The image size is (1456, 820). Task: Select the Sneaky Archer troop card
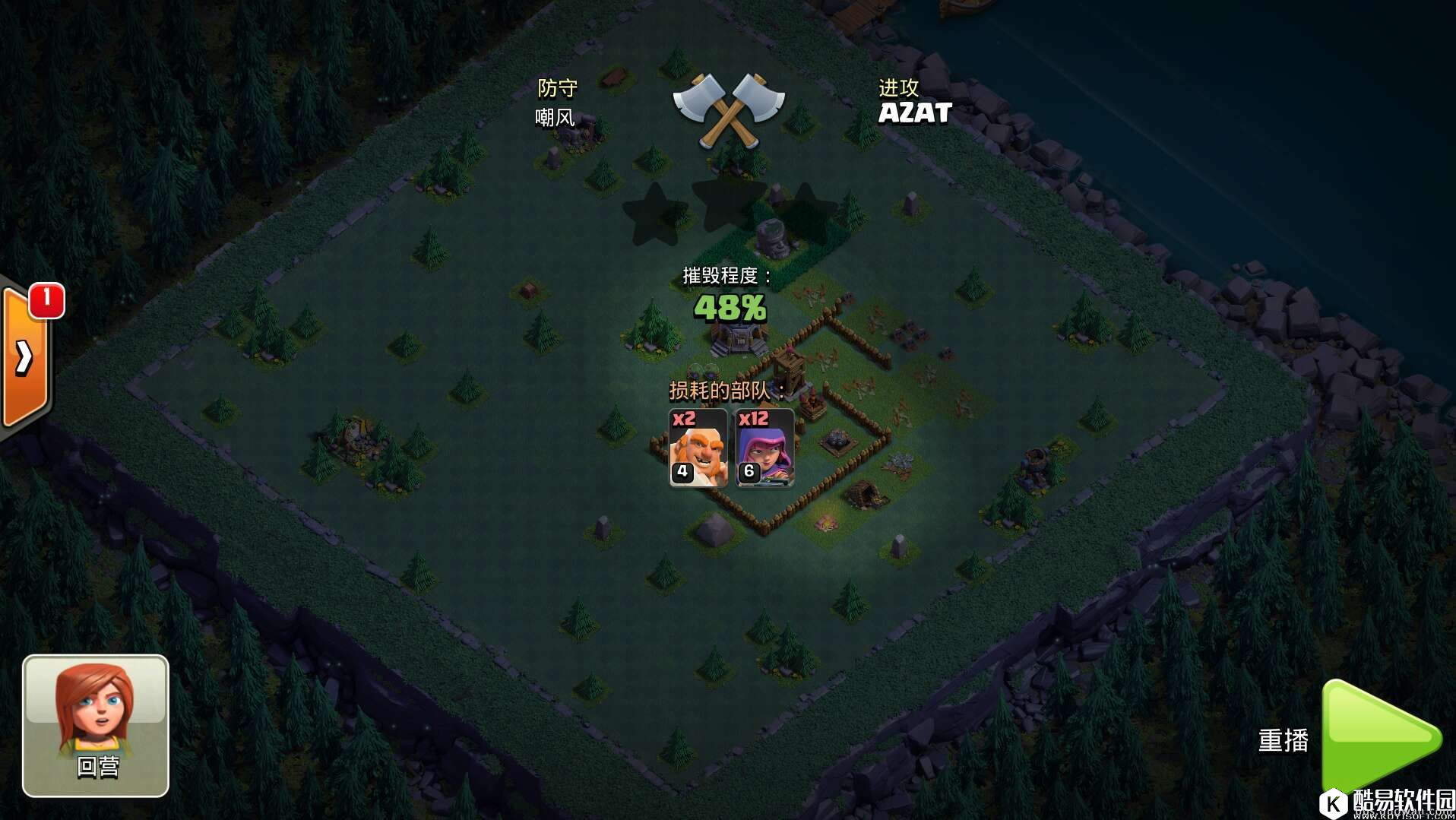tap(764, 448)
